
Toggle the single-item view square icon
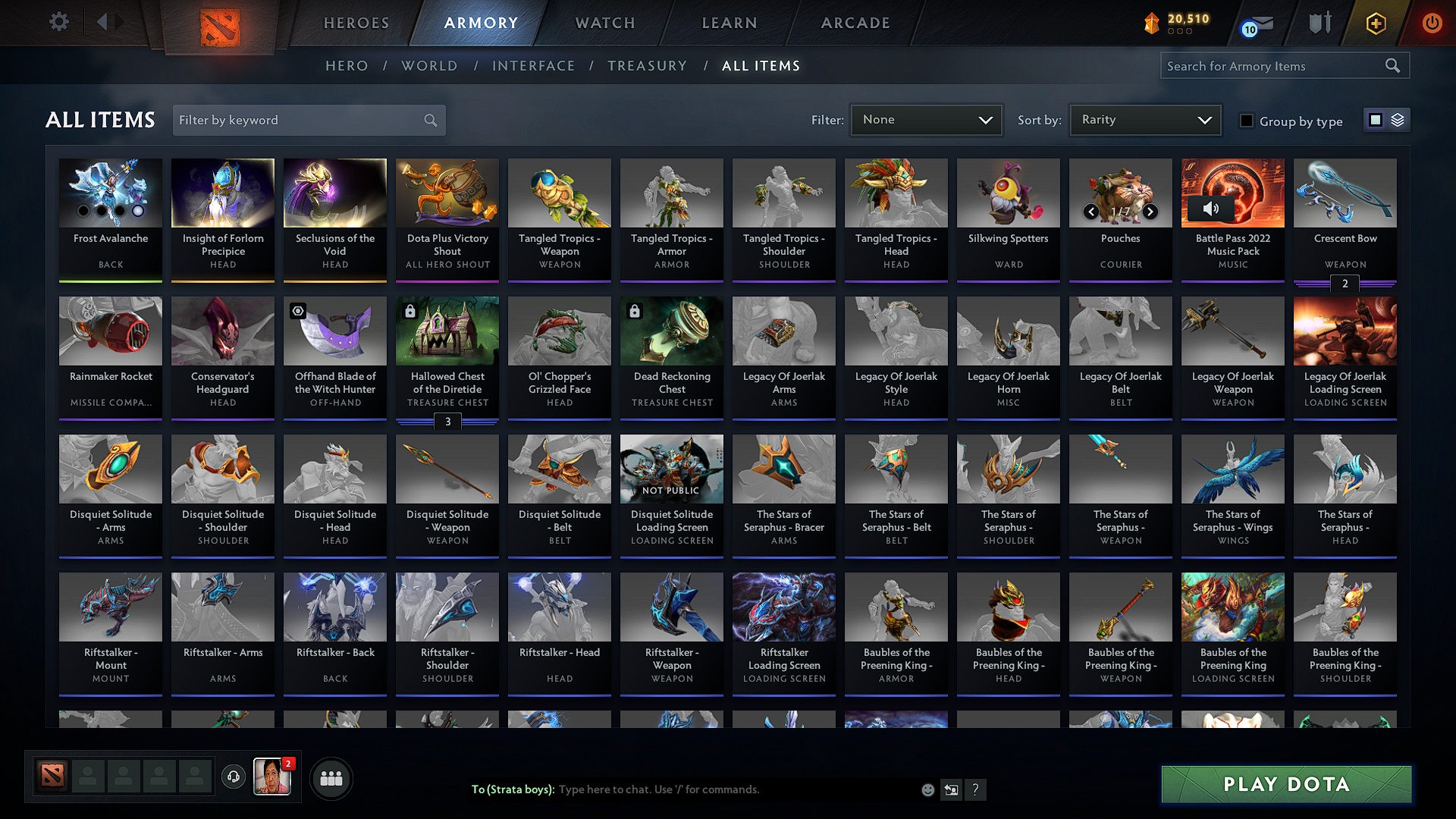pyautogui.click(x=1376, y=119)
